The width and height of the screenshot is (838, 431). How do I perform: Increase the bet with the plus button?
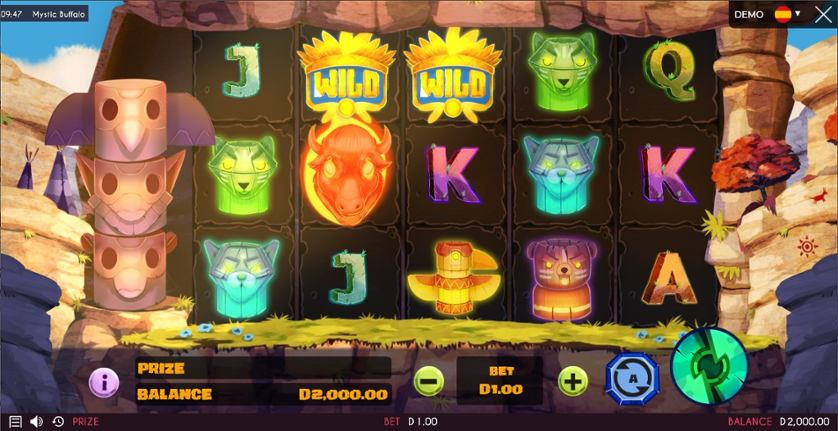coord(572,380)
